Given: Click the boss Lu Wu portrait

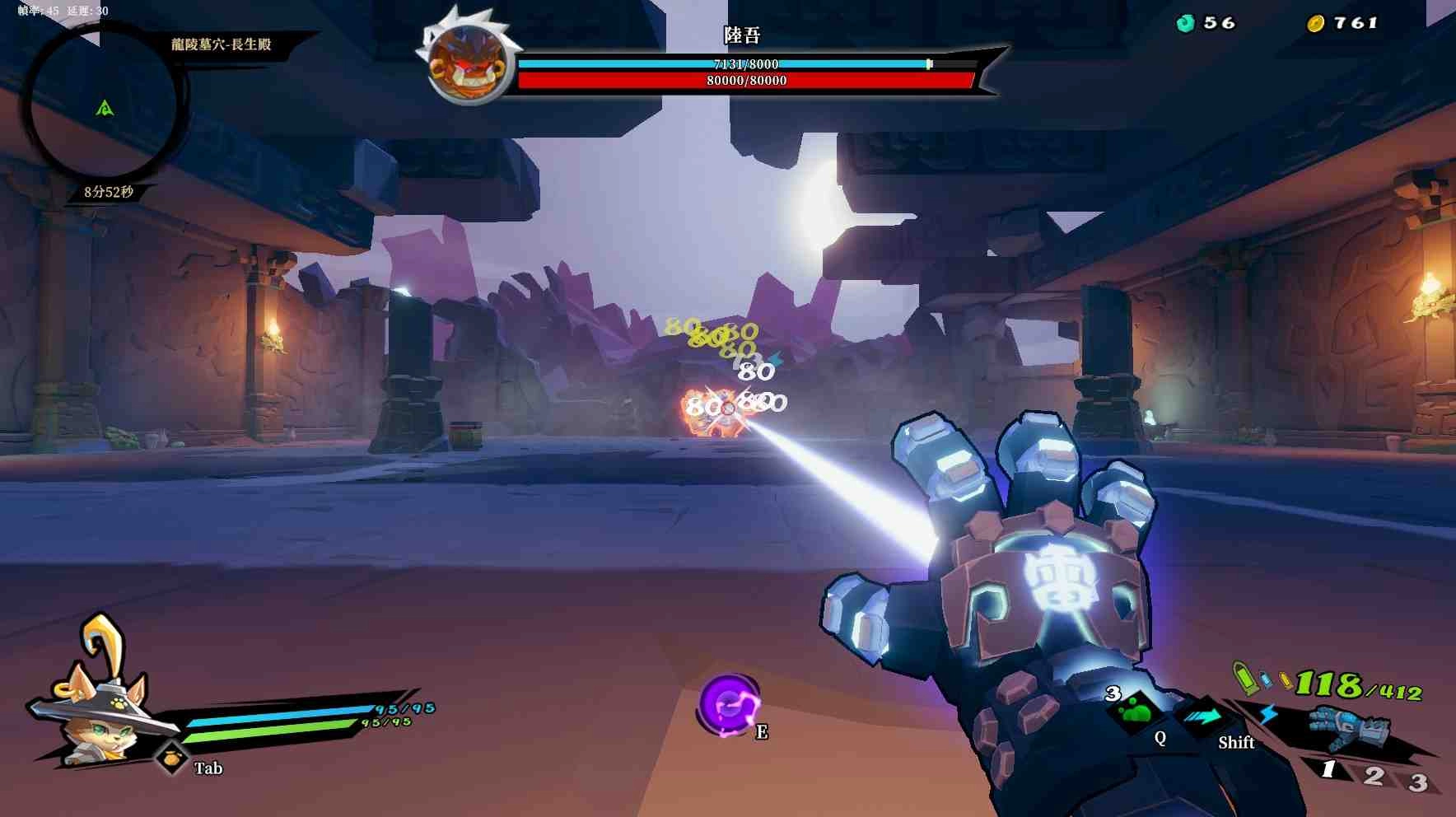Looking at the screenshot, I should click(467, 63).
